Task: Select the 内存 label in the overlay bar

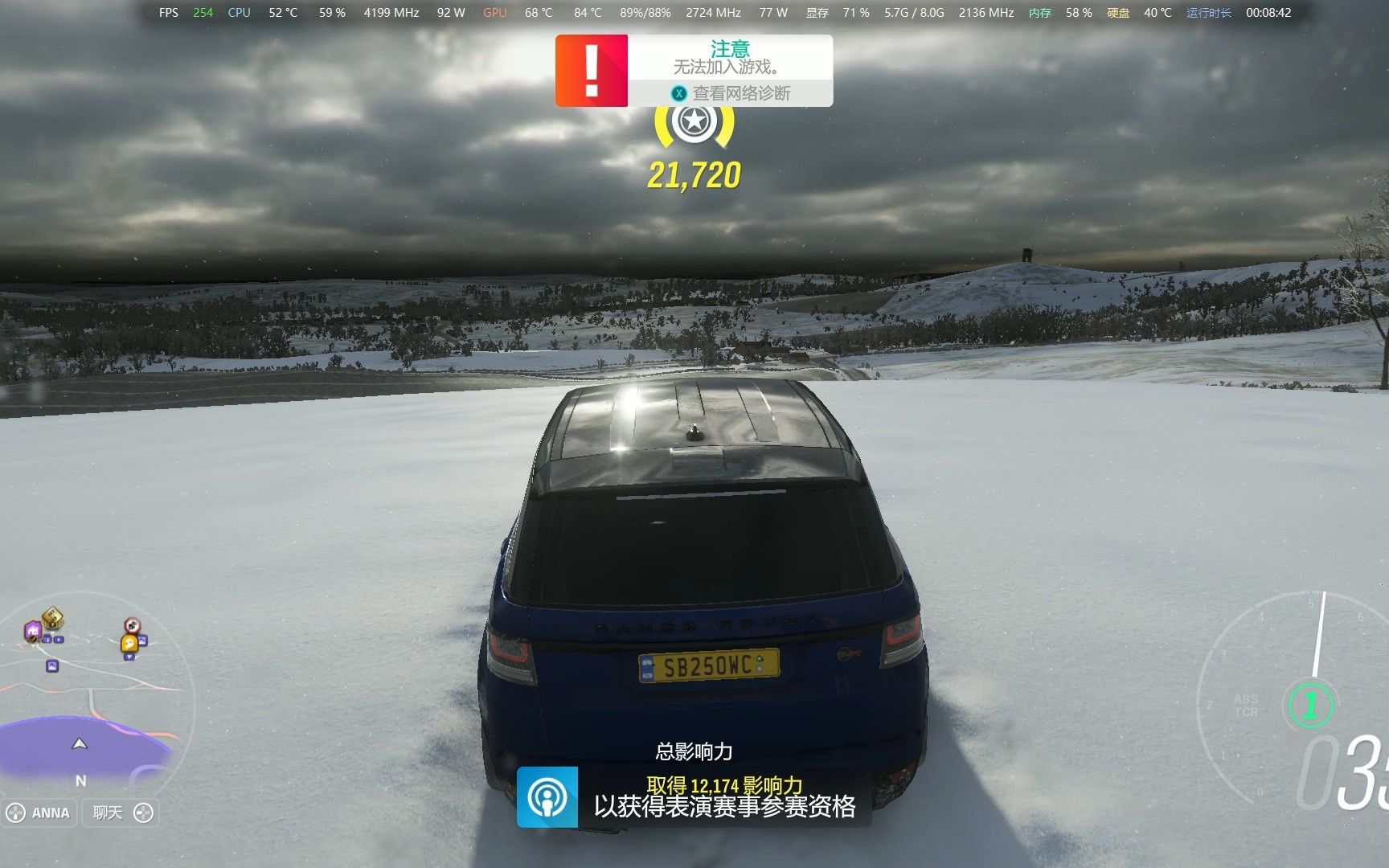Action: pyautogui.click(x=1039, y=12)
